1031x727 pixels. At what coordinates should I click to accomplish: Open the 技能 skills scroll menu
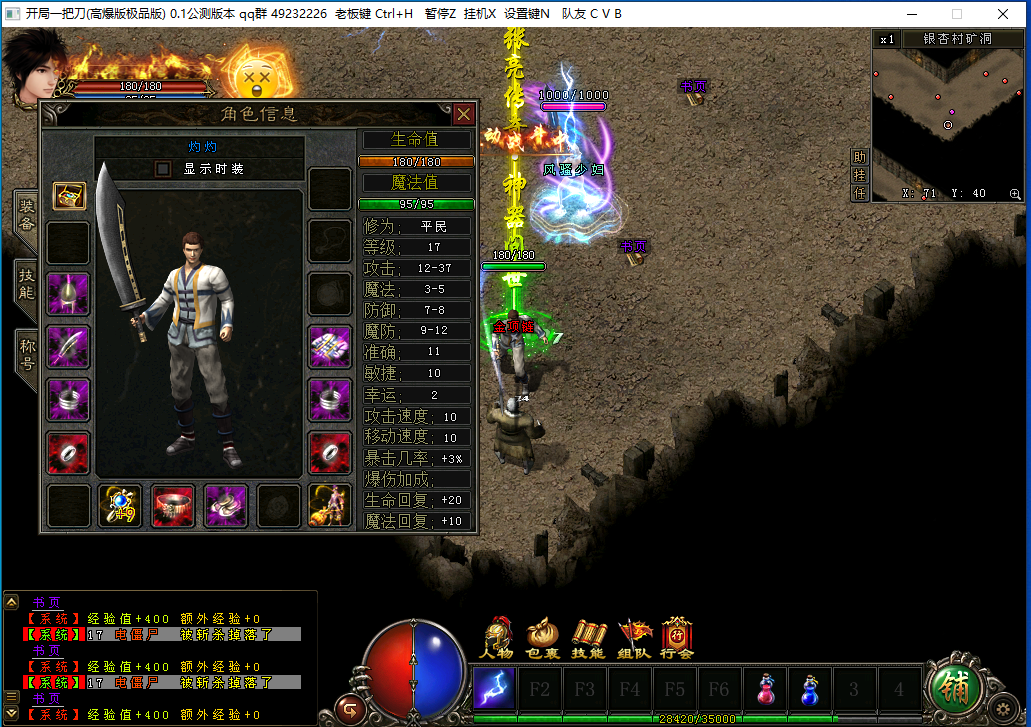point(588,638)
